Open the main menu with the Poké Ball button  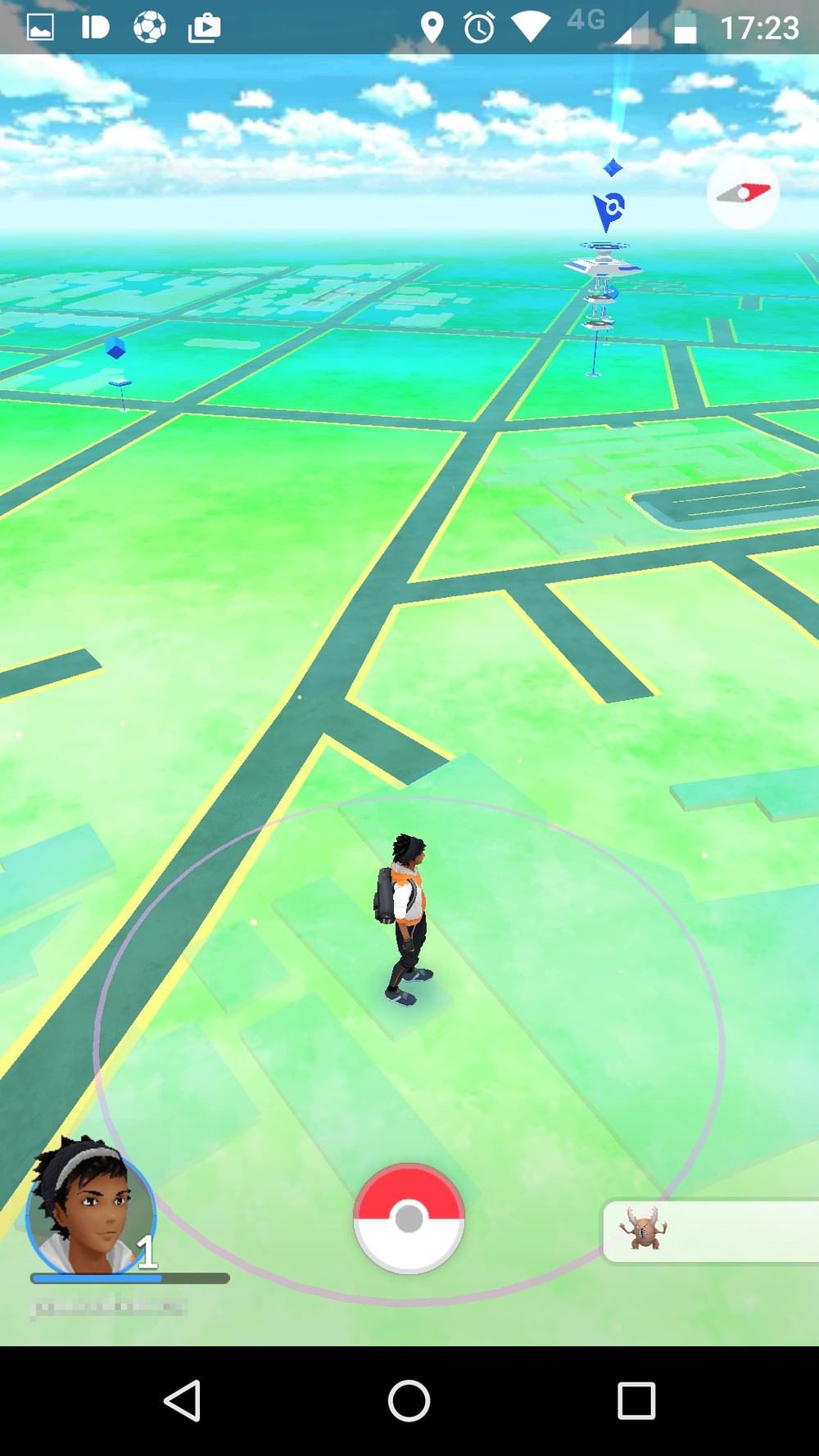(409, 1219)
